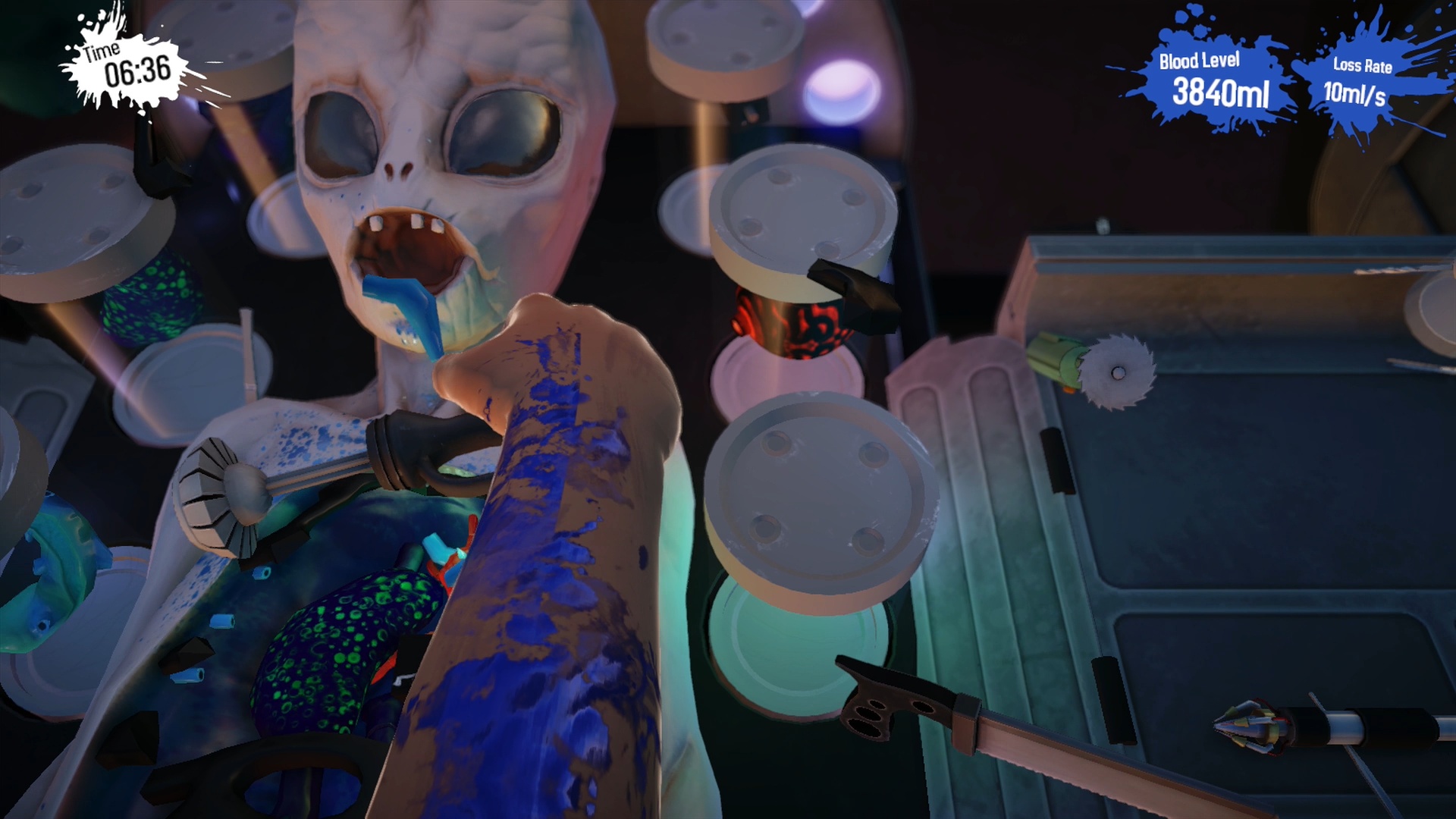Click the Loss Rate splat display
1456x819 pixels.
point(1361,80)
